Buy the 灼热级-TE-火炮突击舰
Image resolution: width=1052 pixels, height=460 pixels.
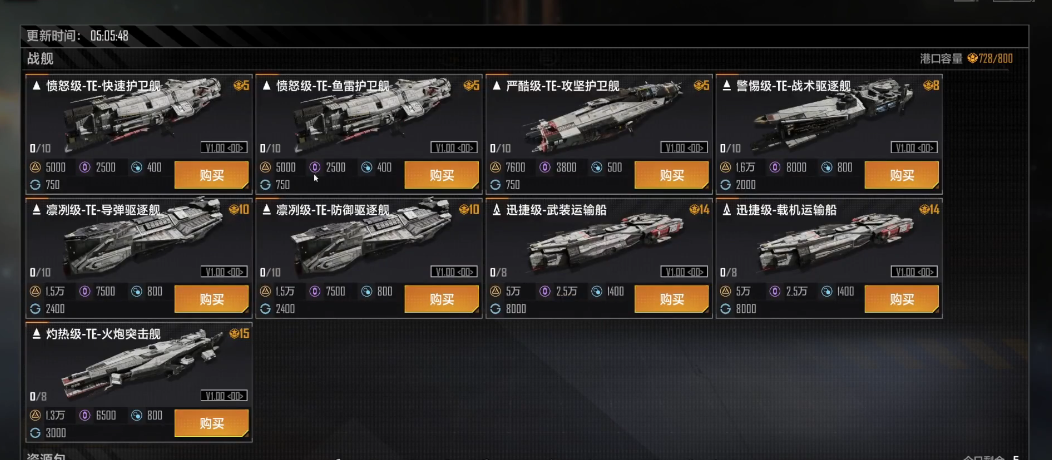pyautogui.click(x=211, y=423)
